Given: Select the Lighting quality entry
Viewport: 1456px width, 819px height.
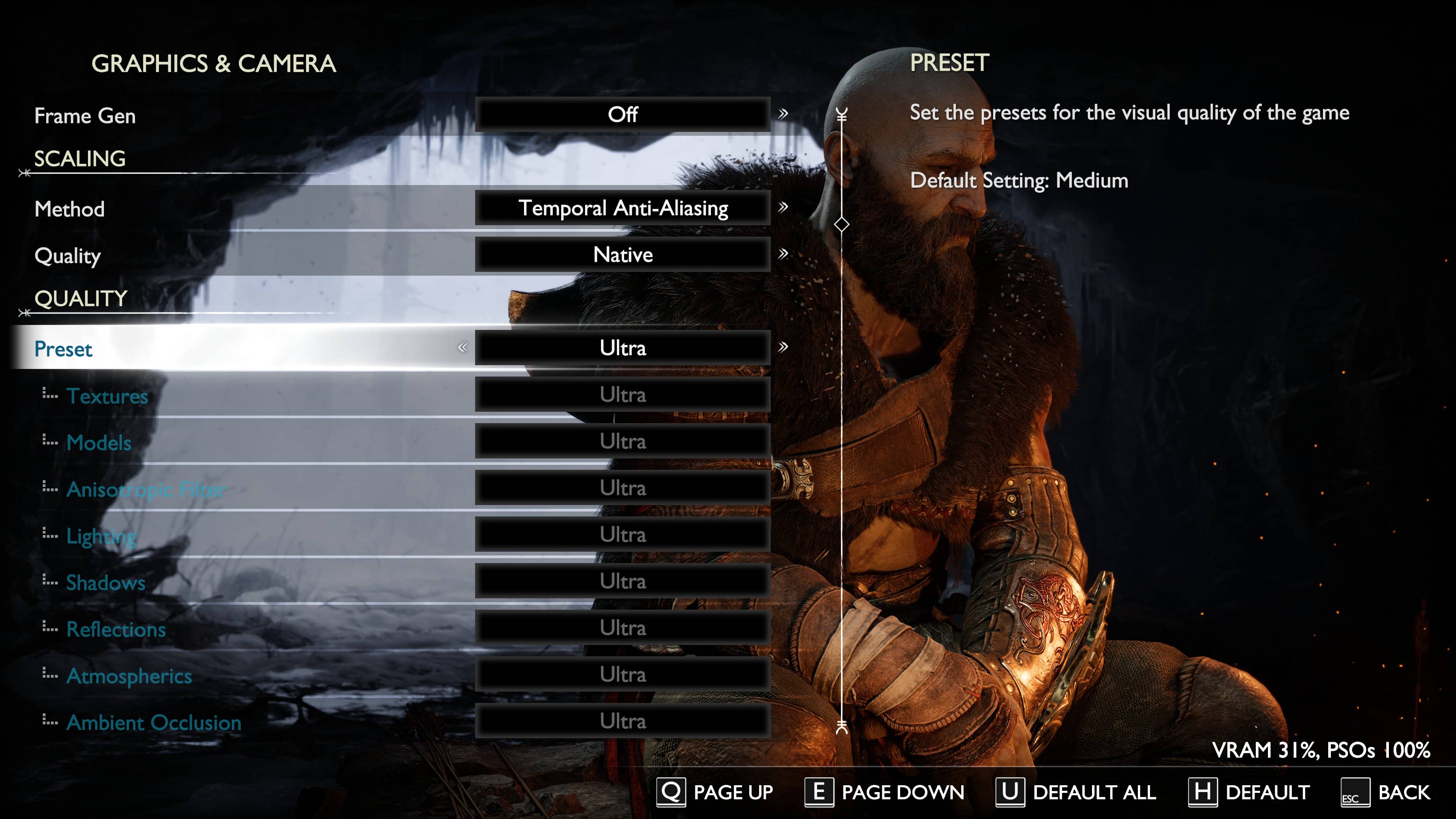Looking at the screenshot, I should tap(101, 536).
